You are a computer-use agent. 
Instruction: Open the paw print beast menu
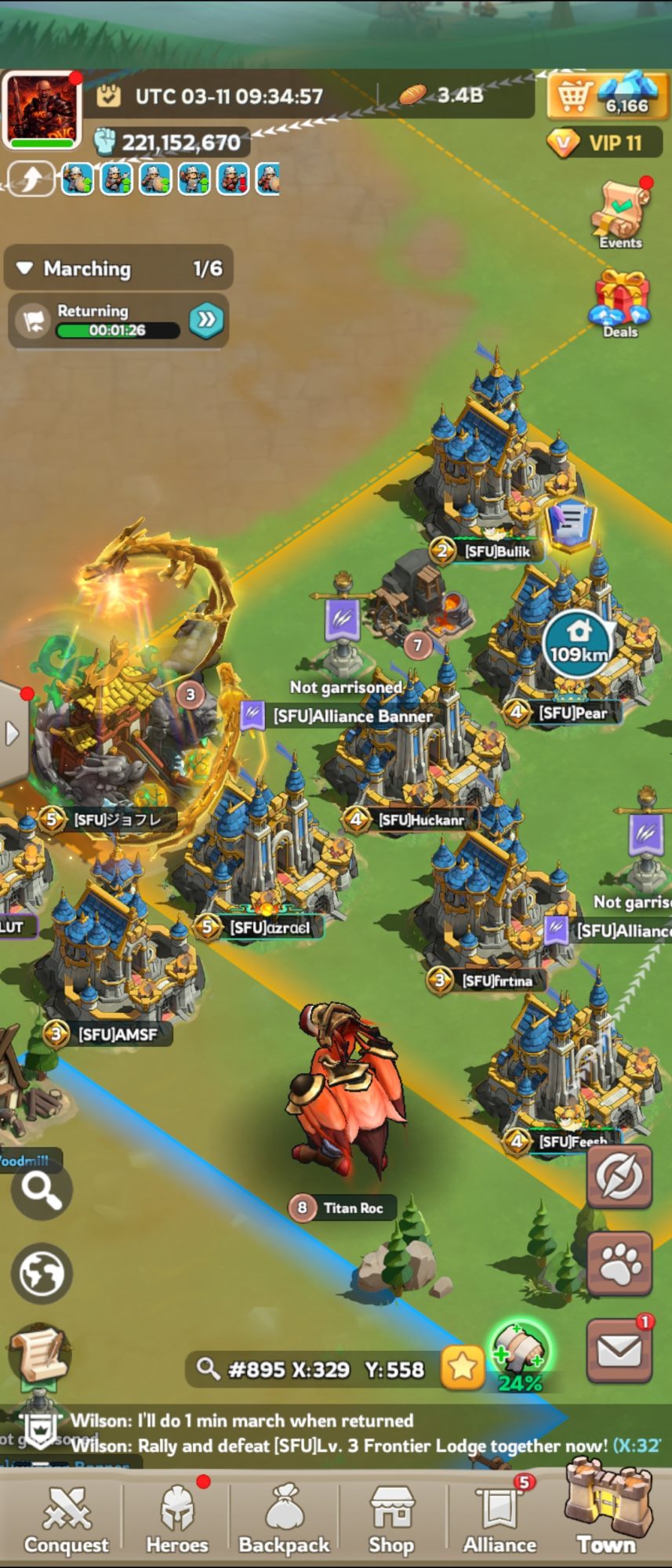(x=619, y=1263)
